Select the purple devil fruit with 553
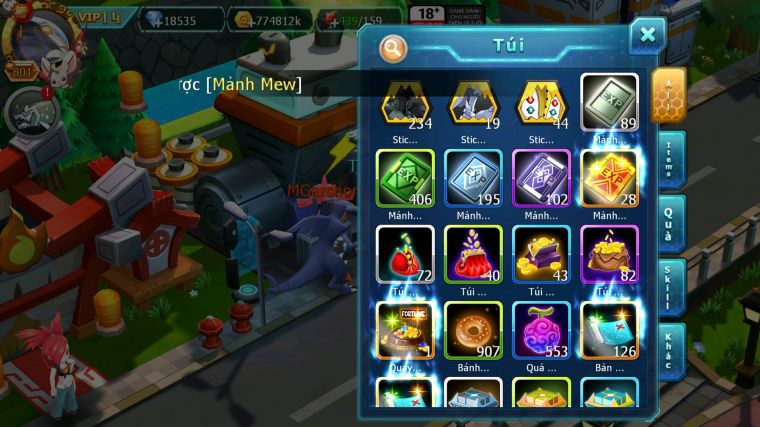Viewport: 760px width, 427px height. point(541,330)
